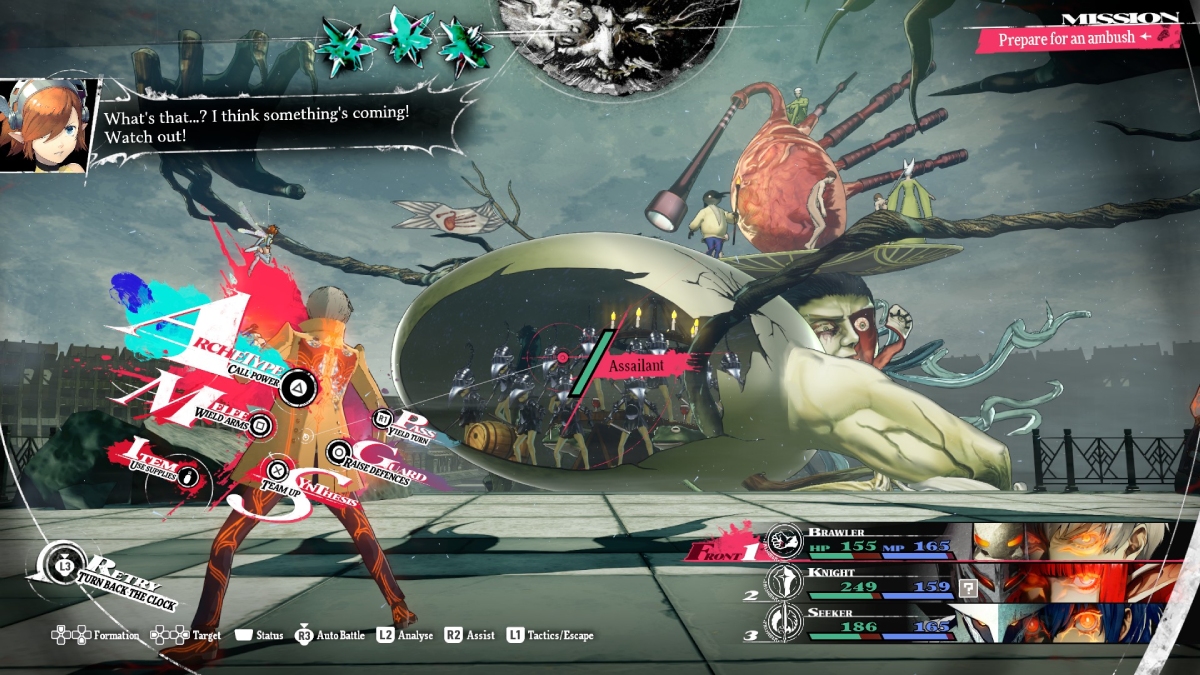Screen dimensions: 1200x675
Task: Select the Brawler party member row
Action: (960, 541)
